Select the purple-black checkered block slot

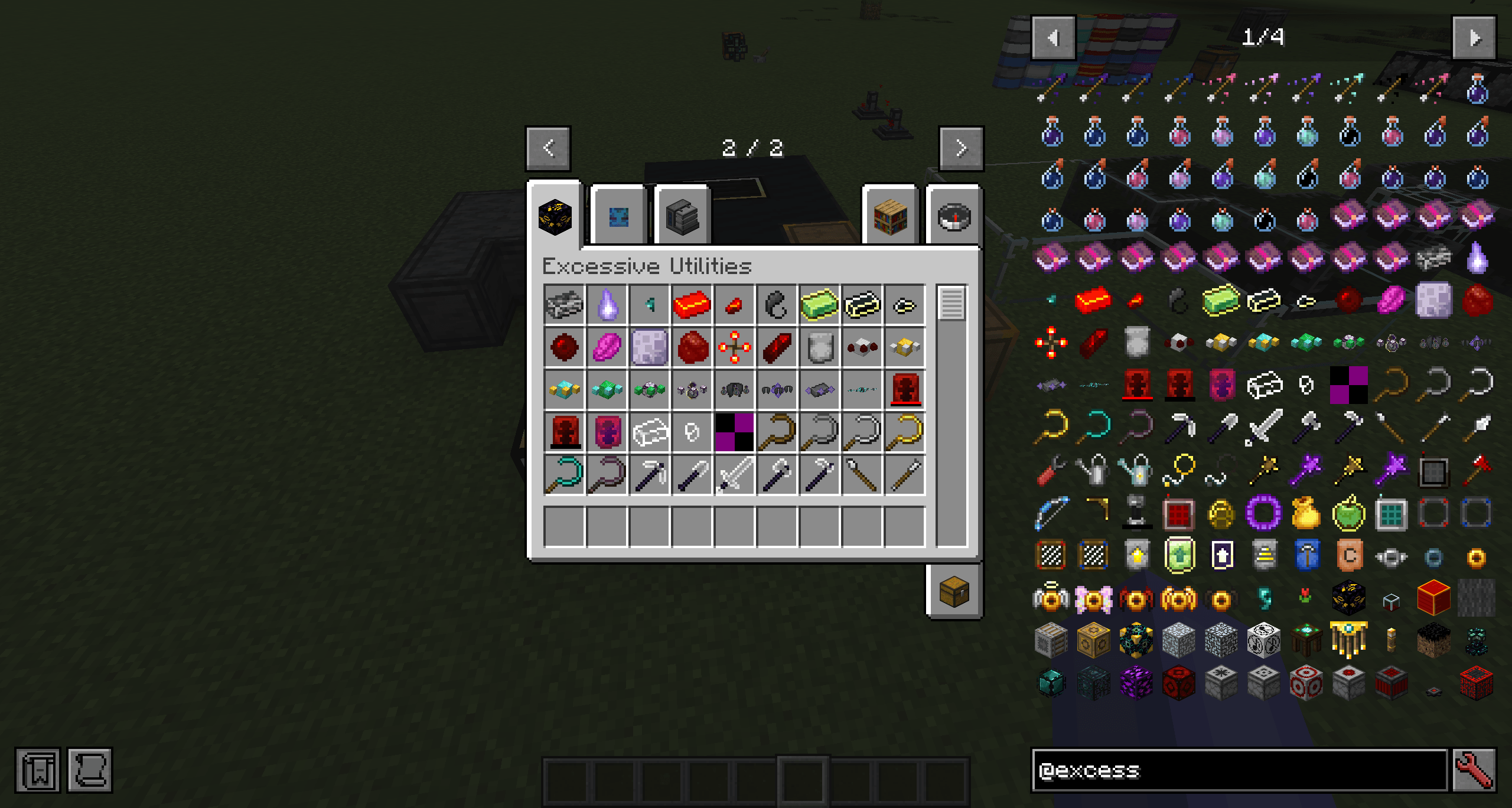734,432
